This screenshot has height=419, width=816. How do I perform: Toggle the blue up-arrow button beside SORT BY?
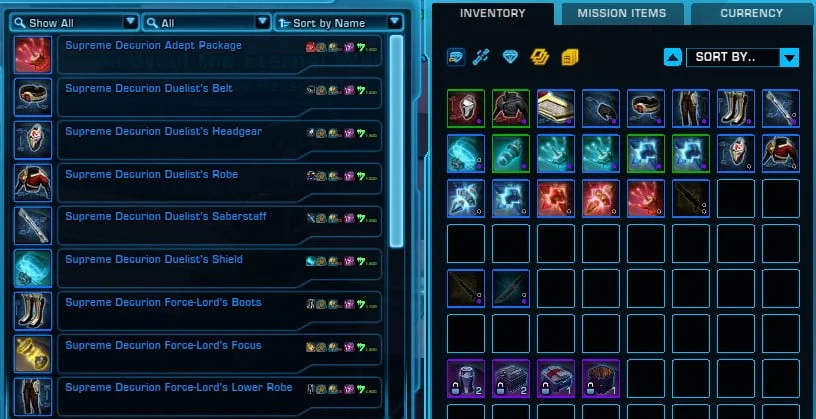click(x=674, y=57)
